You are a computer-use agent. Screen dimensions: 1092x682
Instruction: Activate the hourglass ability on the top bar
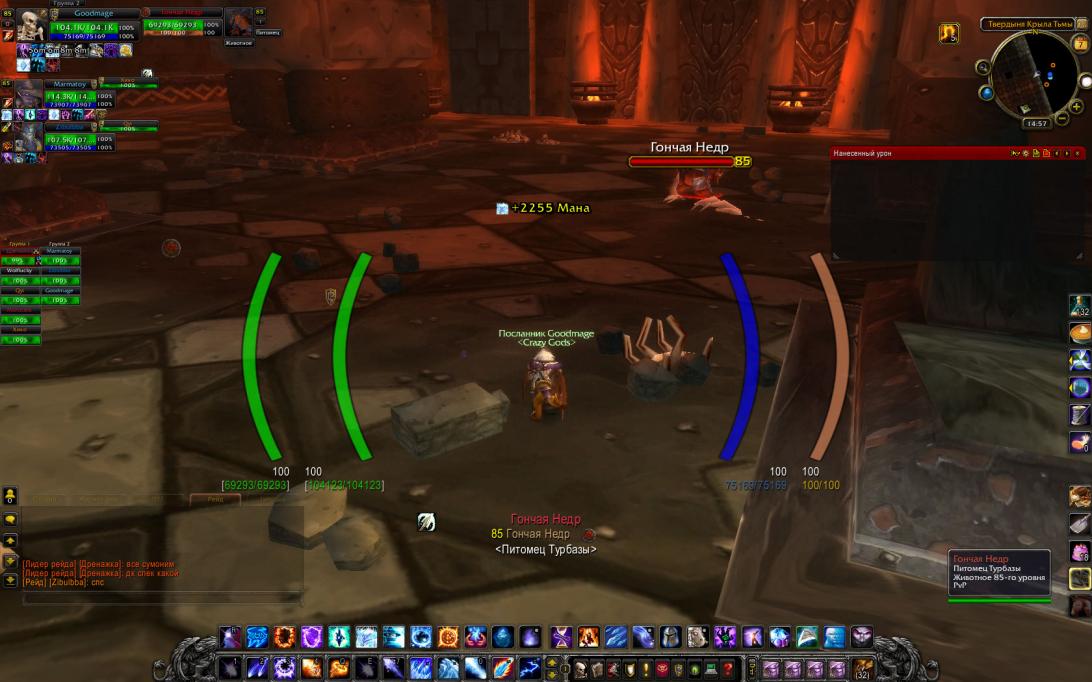pyautogui.click(x=561, y=637)
